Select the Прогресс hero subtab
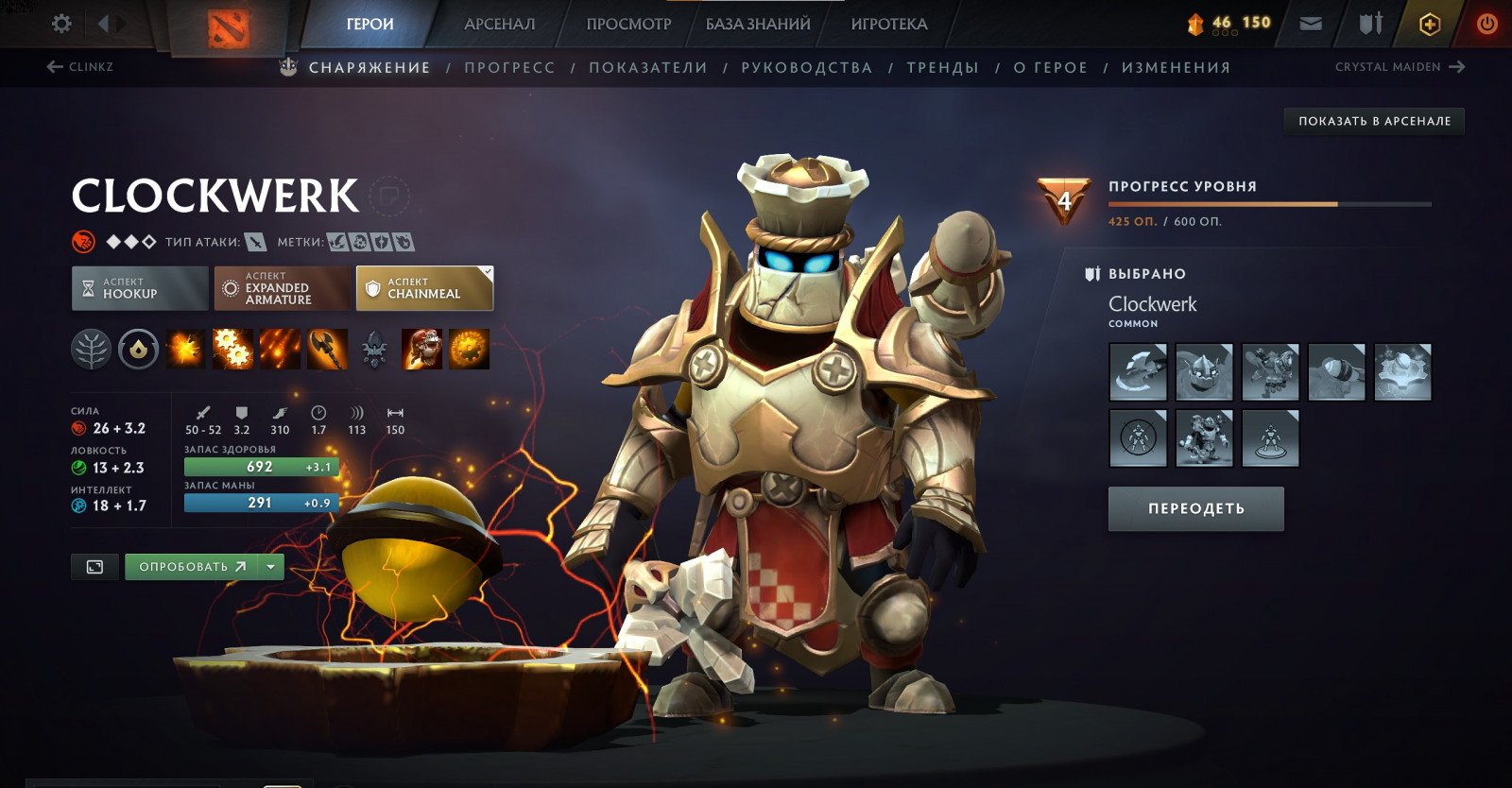This screenshot has height=788, width=1512. 509,68
